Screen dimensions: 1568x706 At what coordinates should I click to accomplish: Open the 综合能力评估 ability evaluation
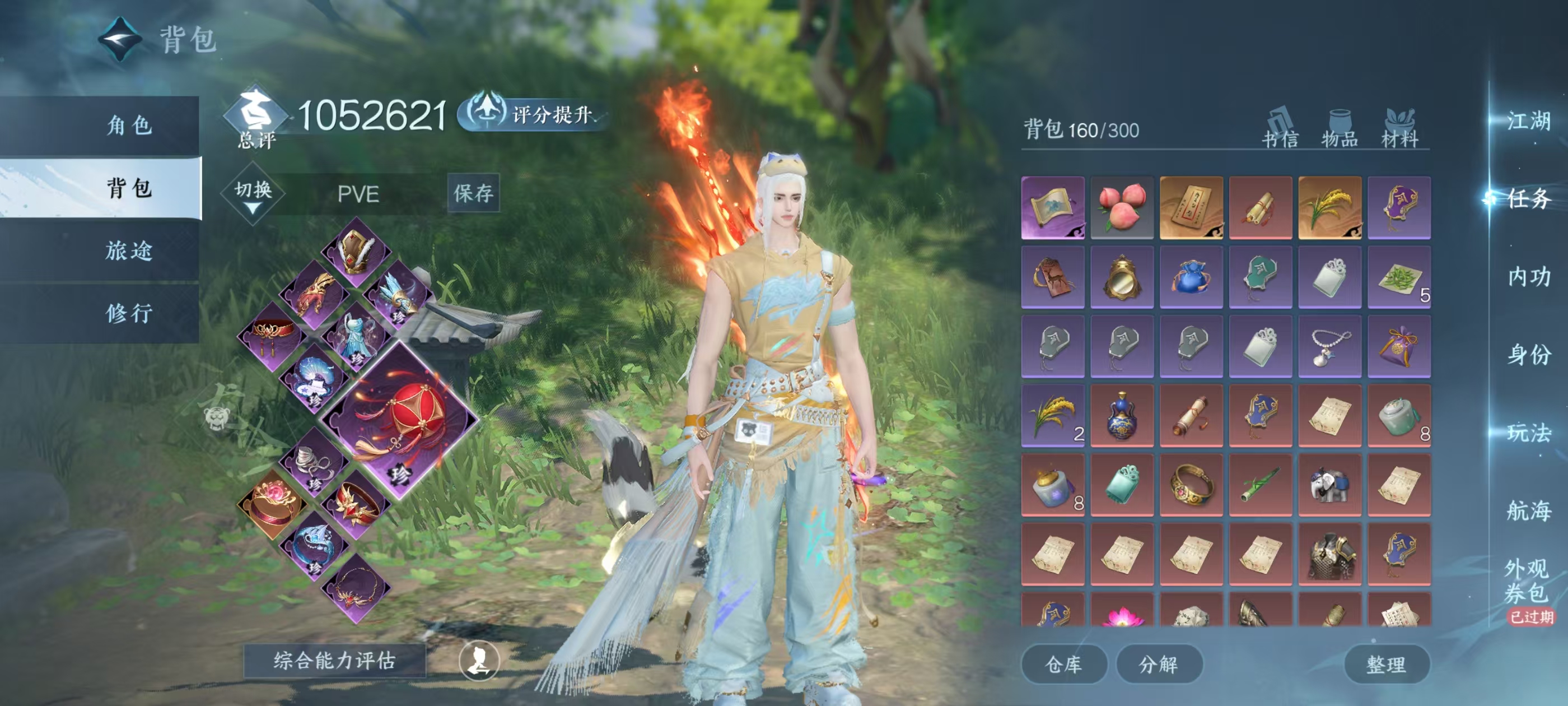[334, 660]
